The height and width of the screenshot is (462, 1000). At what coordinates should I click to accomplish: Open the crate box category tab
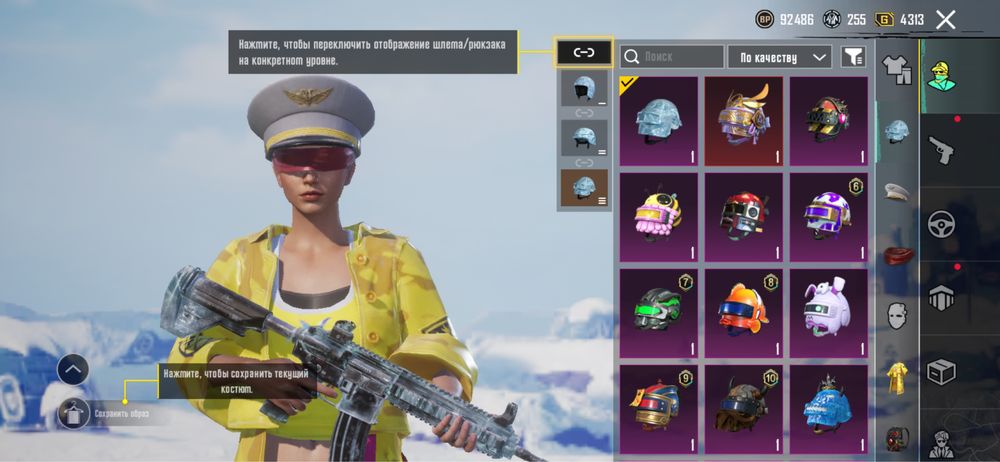[941, 371]
